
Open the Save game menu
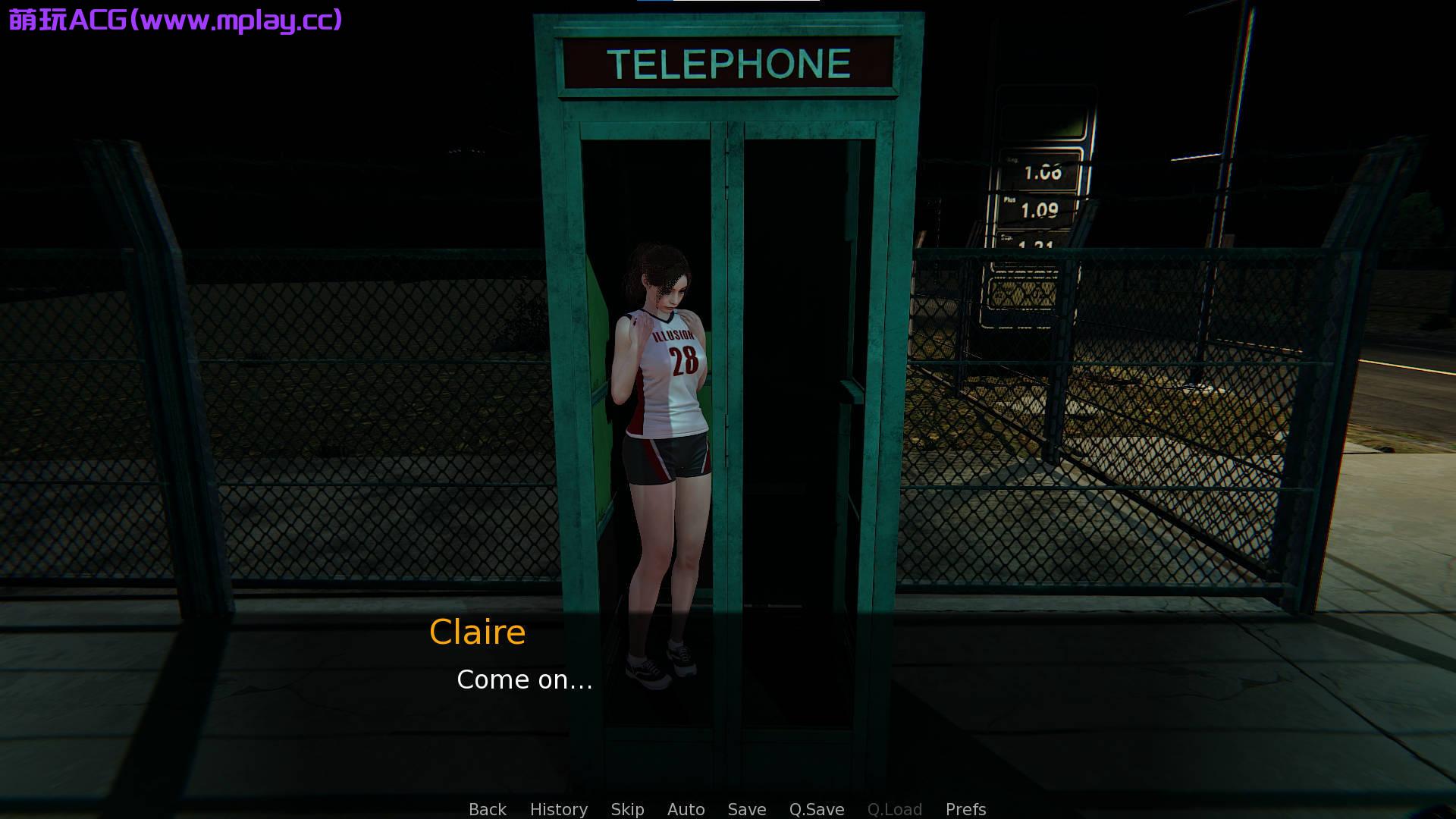[746, 809]
